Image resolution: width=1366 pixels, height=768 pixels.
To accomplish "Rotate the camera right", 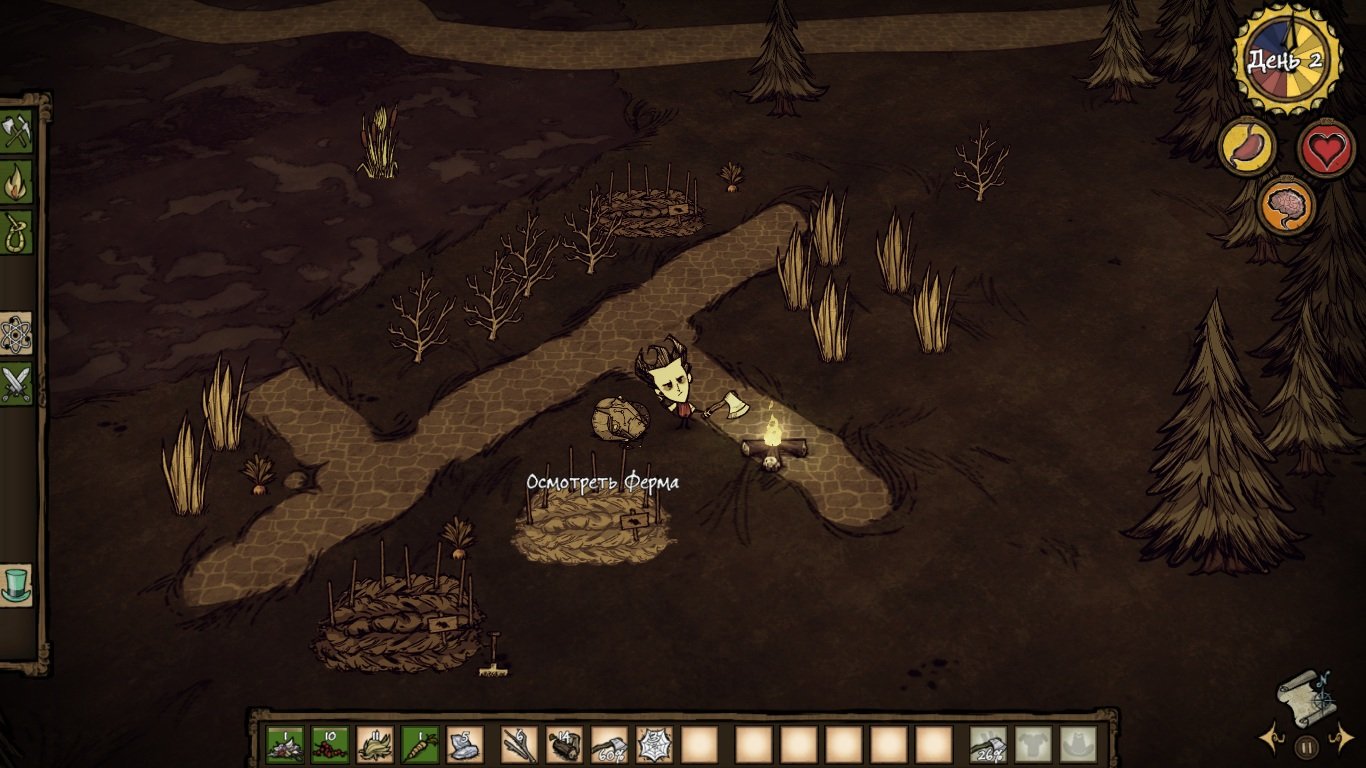I will coord(1340,741).
